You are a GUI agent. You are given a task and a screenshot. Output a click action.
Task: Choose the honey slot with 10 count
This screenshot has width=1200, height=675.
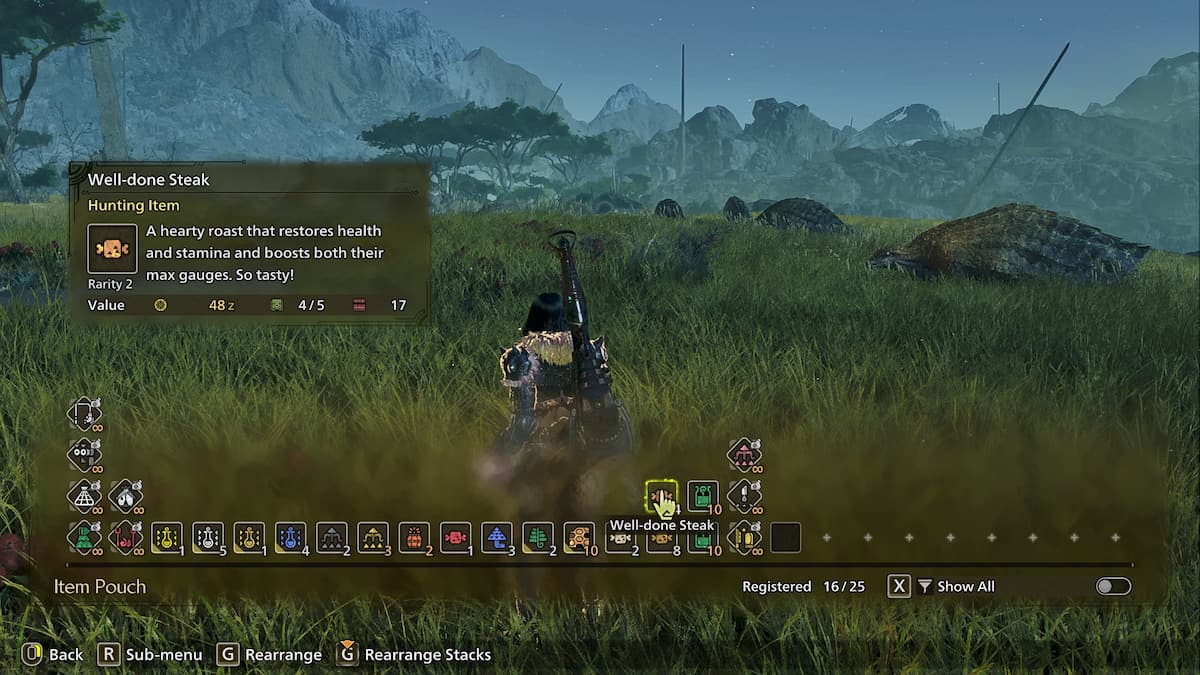click(x=579, y=538)
